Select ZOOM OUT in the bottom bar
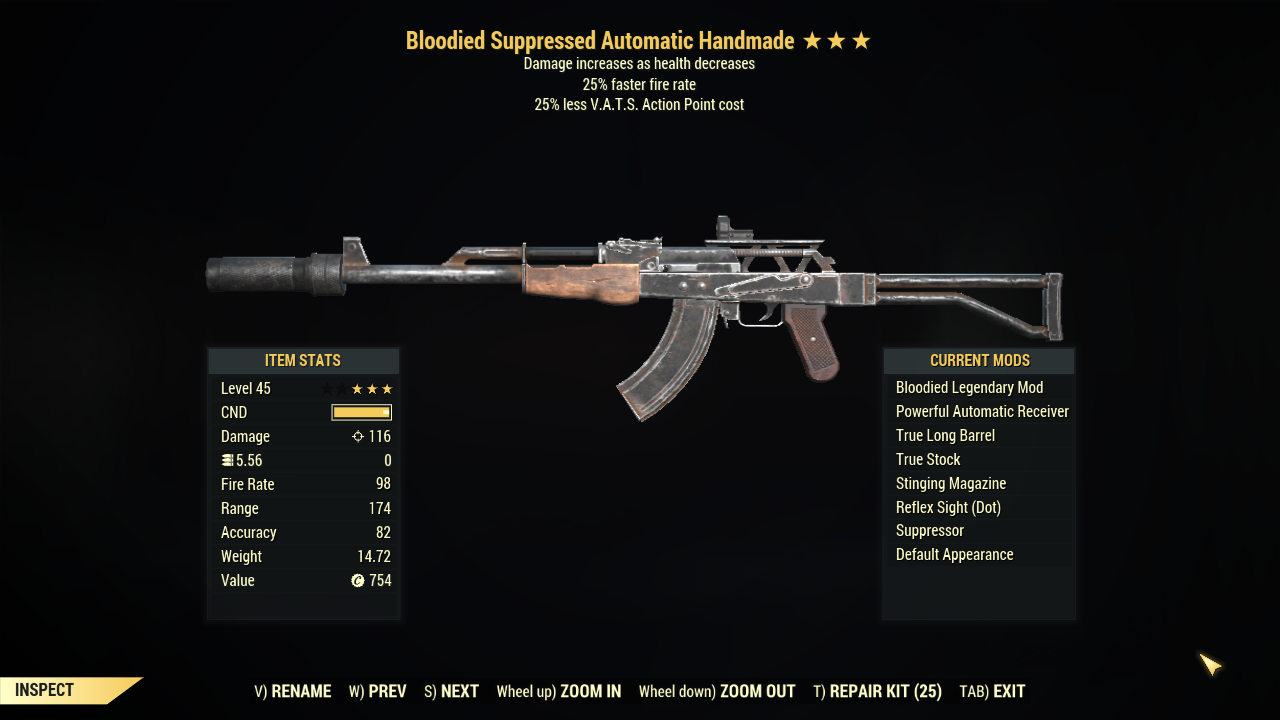This screenshot has width=1280, height=720. pos(717,691)
